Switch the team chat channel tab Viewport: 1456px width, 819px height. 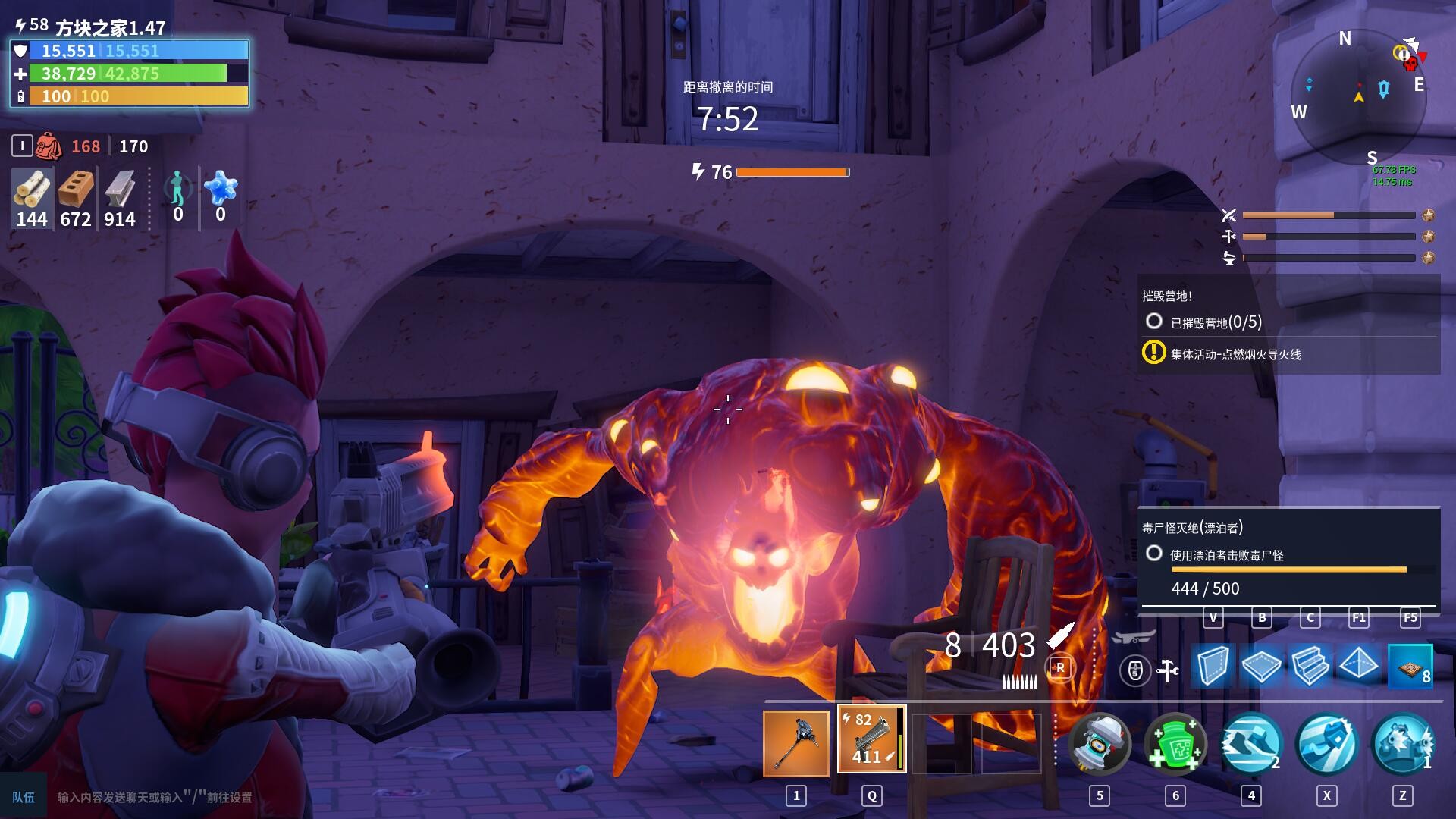pyautogui.click(x=24, y=797)
